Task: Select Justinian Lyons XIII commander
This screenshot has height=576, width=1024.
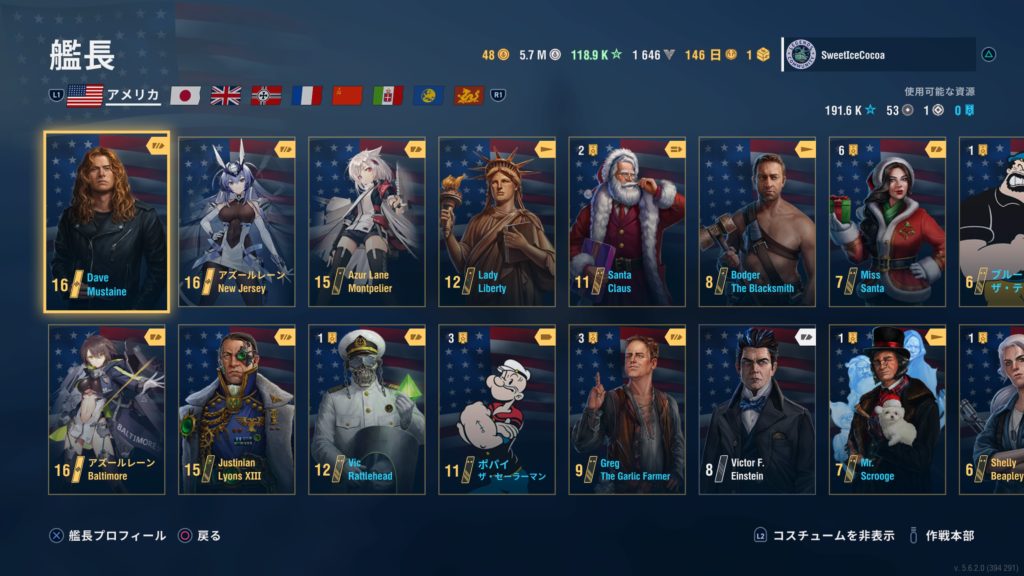Action: (237, 410)
